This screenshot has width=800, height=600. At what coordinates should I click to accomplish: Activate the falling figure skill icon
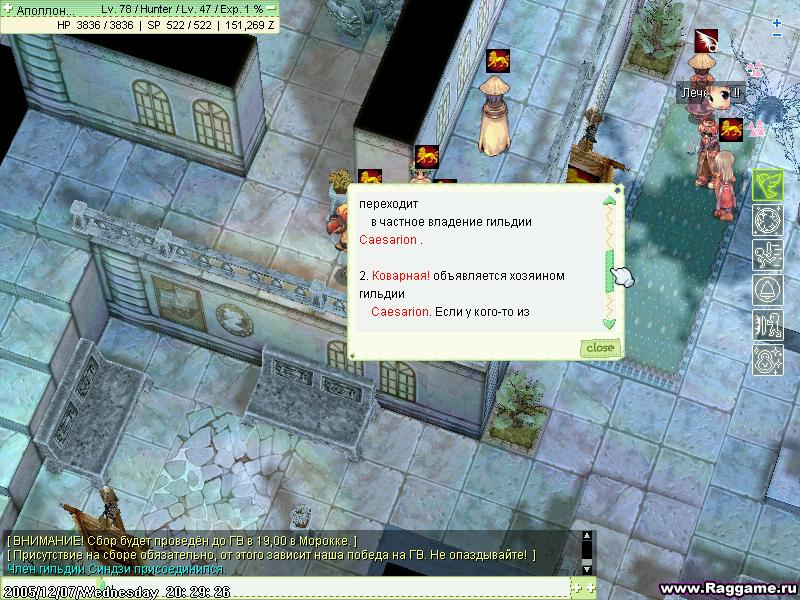[767, 253]
